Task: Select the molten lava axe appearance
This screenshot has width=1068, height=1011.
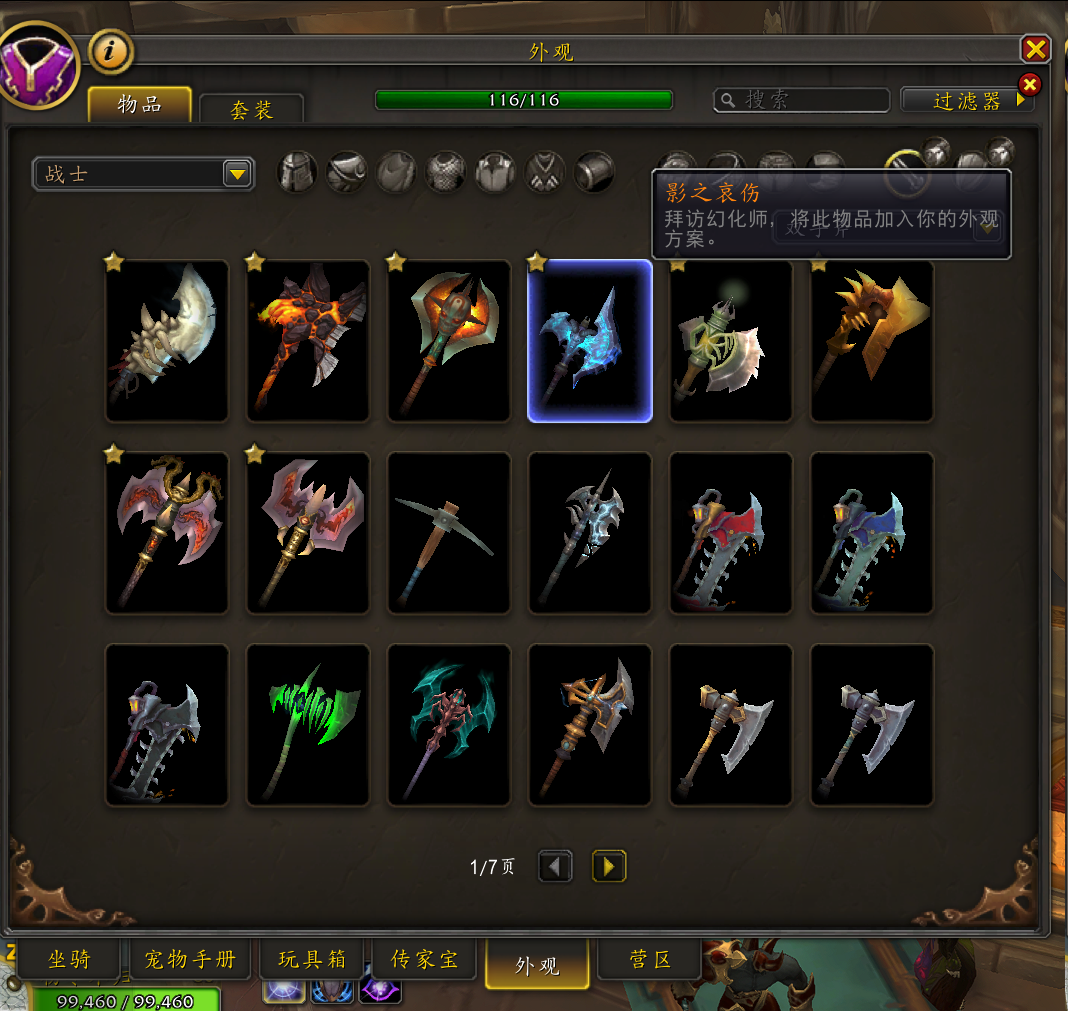Action: click(x=308, y=341)
